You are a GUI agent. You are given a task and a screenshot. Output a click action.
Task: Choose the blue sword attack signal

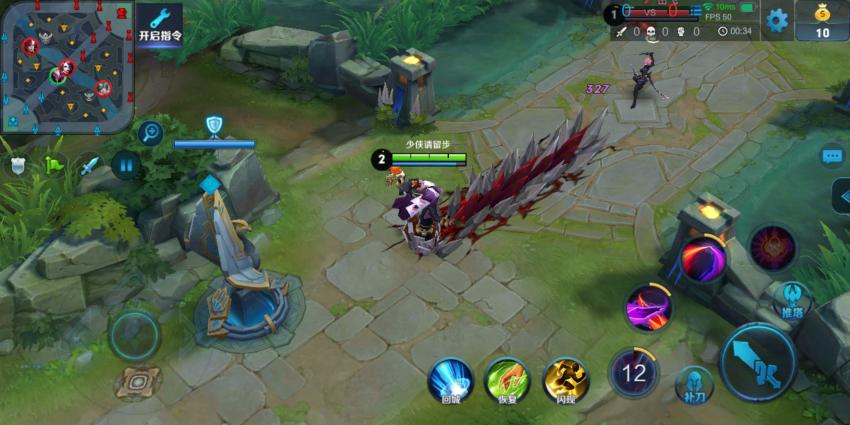90,165
